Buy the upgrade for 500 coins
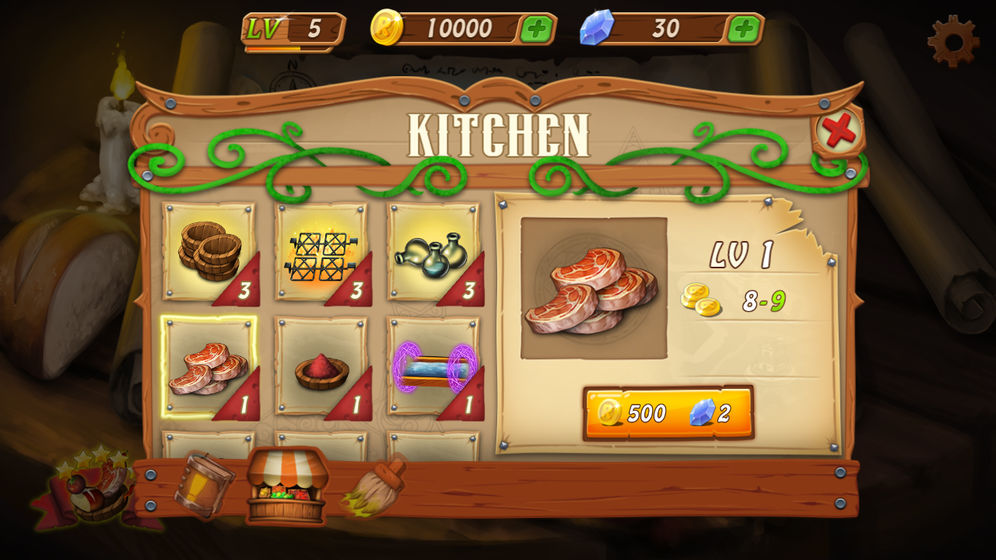996x560 pixels. [668, 413]
